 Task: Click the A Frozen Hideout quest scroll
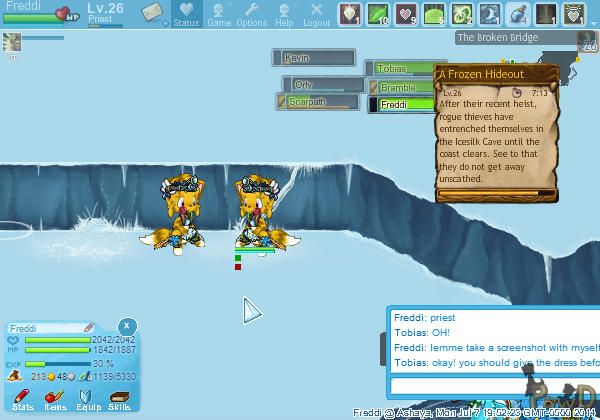(x=494, y=130)
